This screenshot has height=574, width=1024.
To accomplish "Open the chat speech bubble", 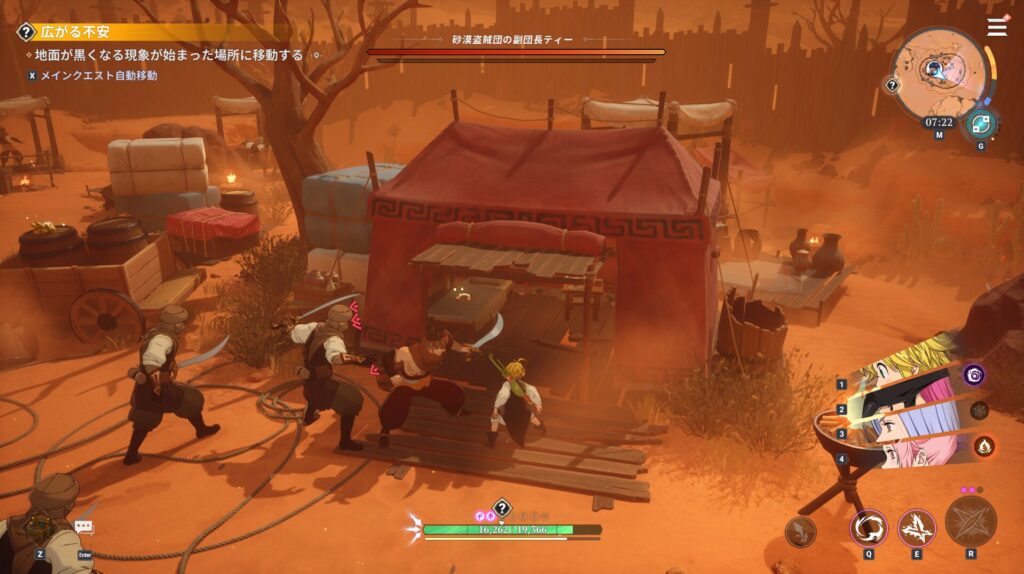I will [x=84, y=526].
